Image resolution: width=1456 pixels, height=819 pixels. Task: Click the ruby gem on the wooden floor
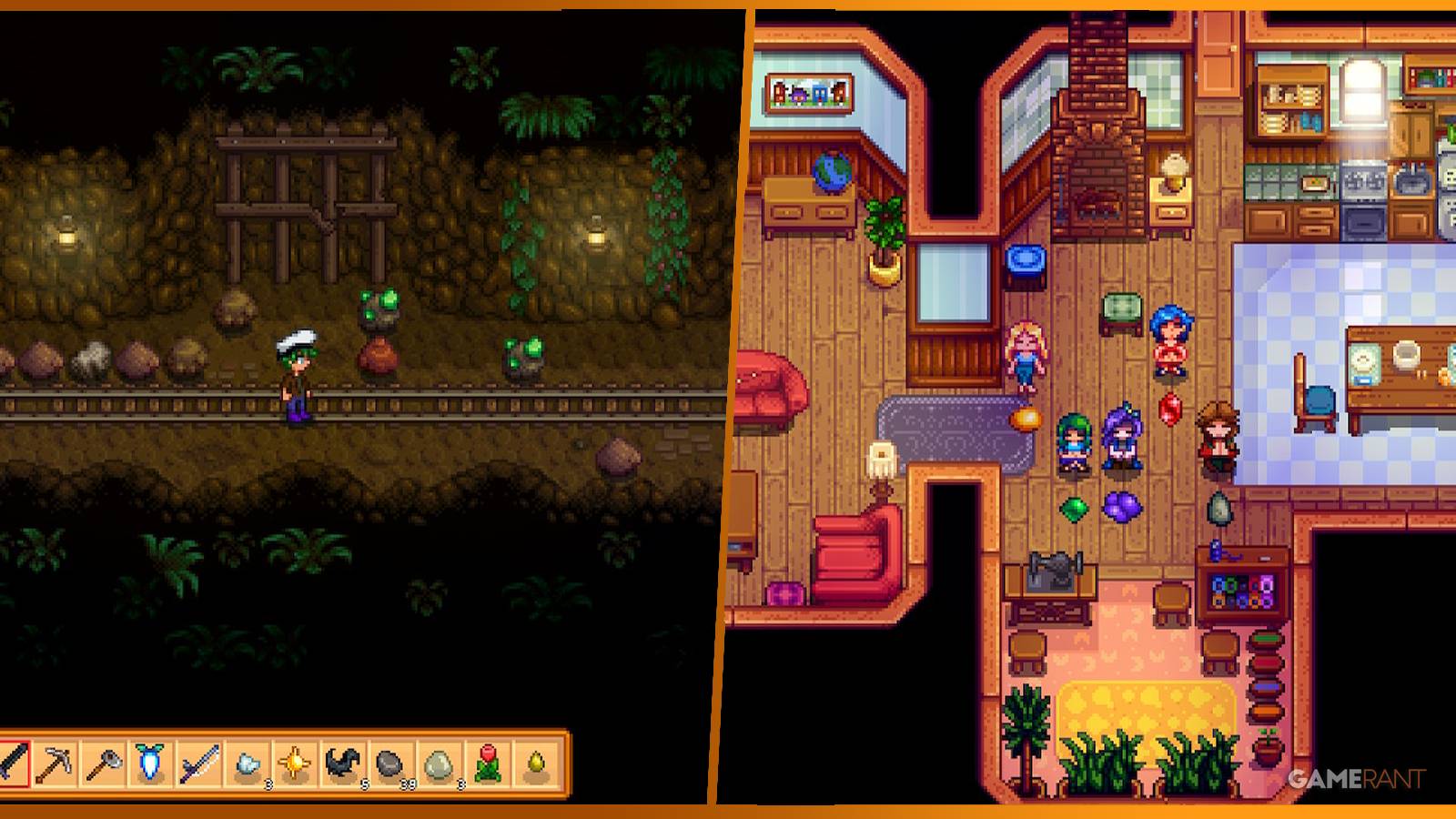point(1171,409)
